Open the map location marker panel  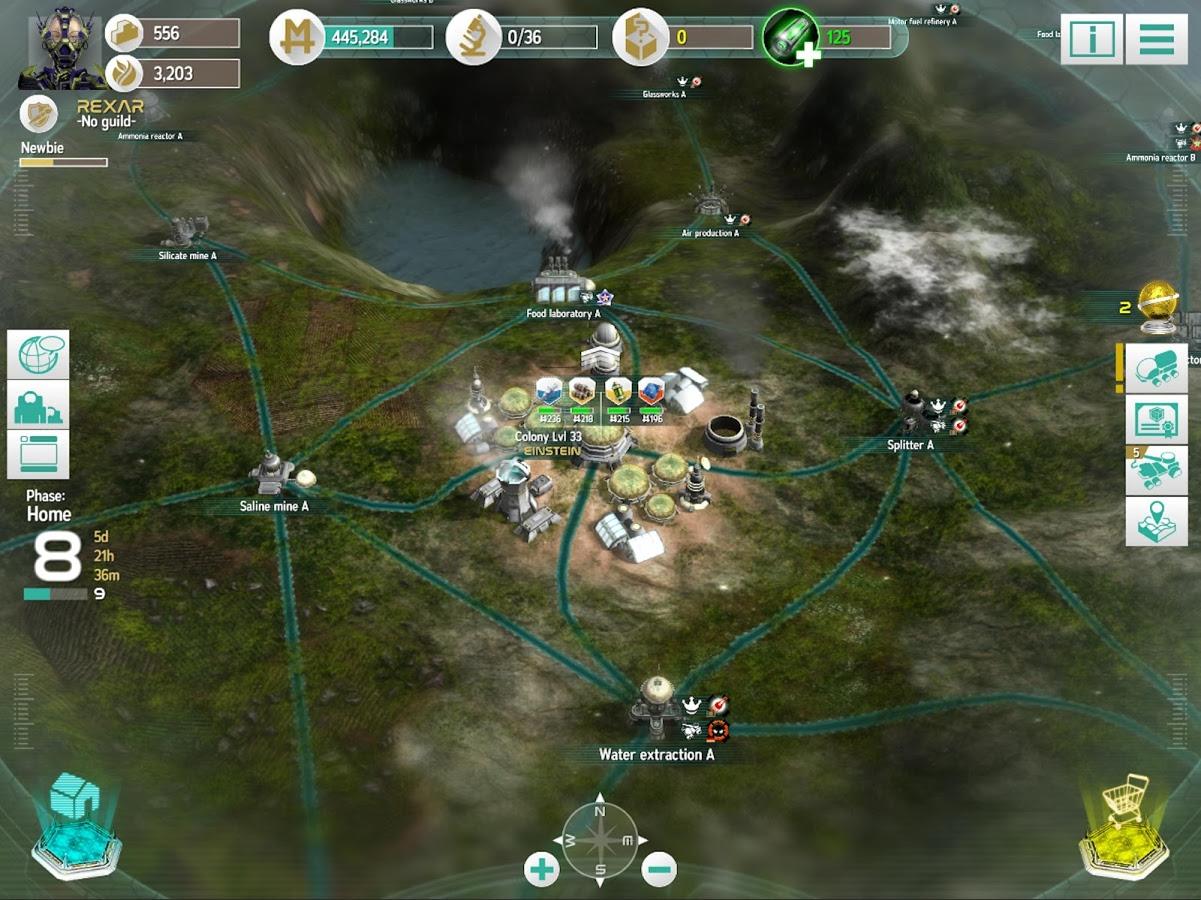tap(1156, 521)
